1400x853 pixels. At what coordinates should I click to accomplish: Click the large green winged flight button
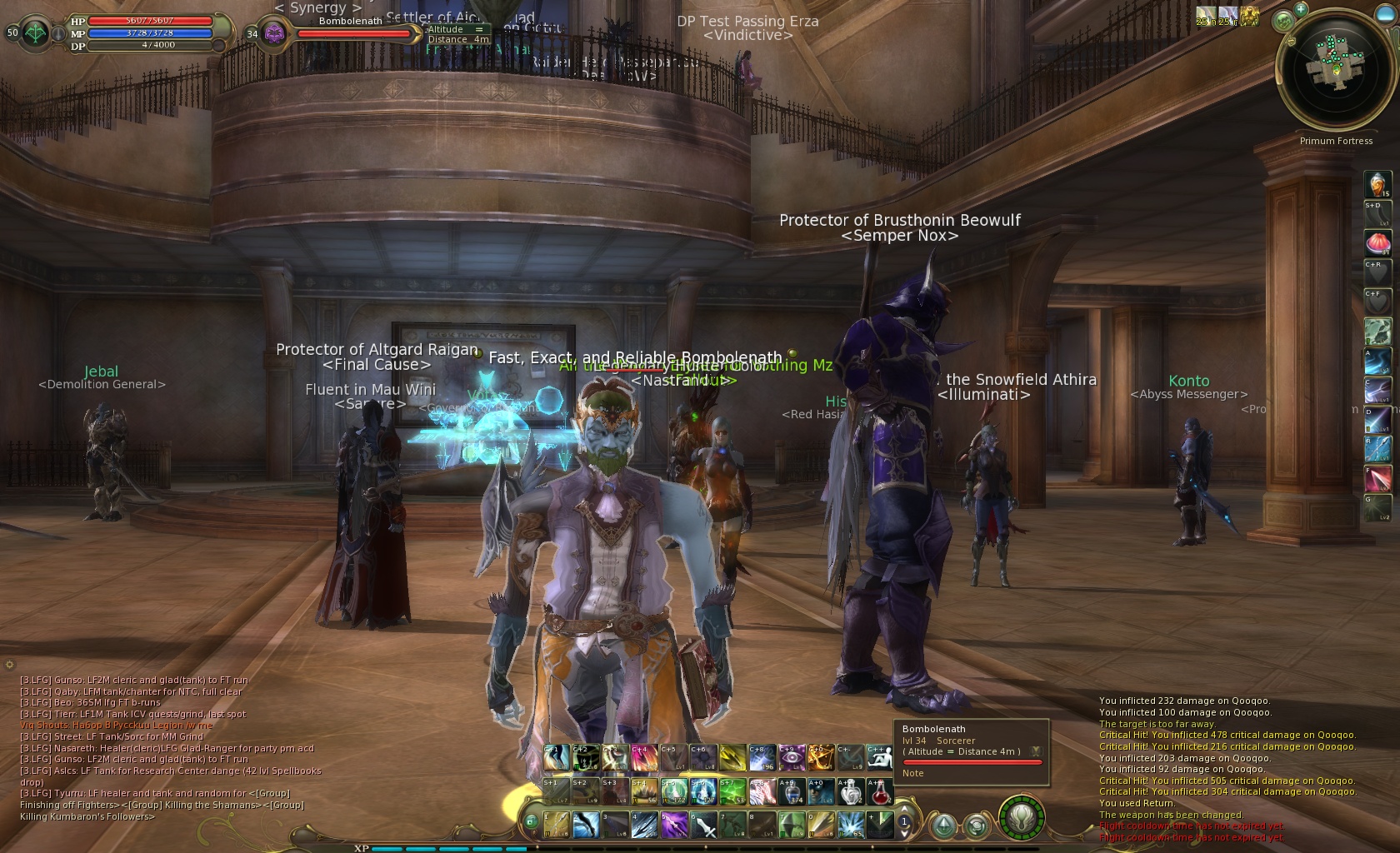(1021, 819)
